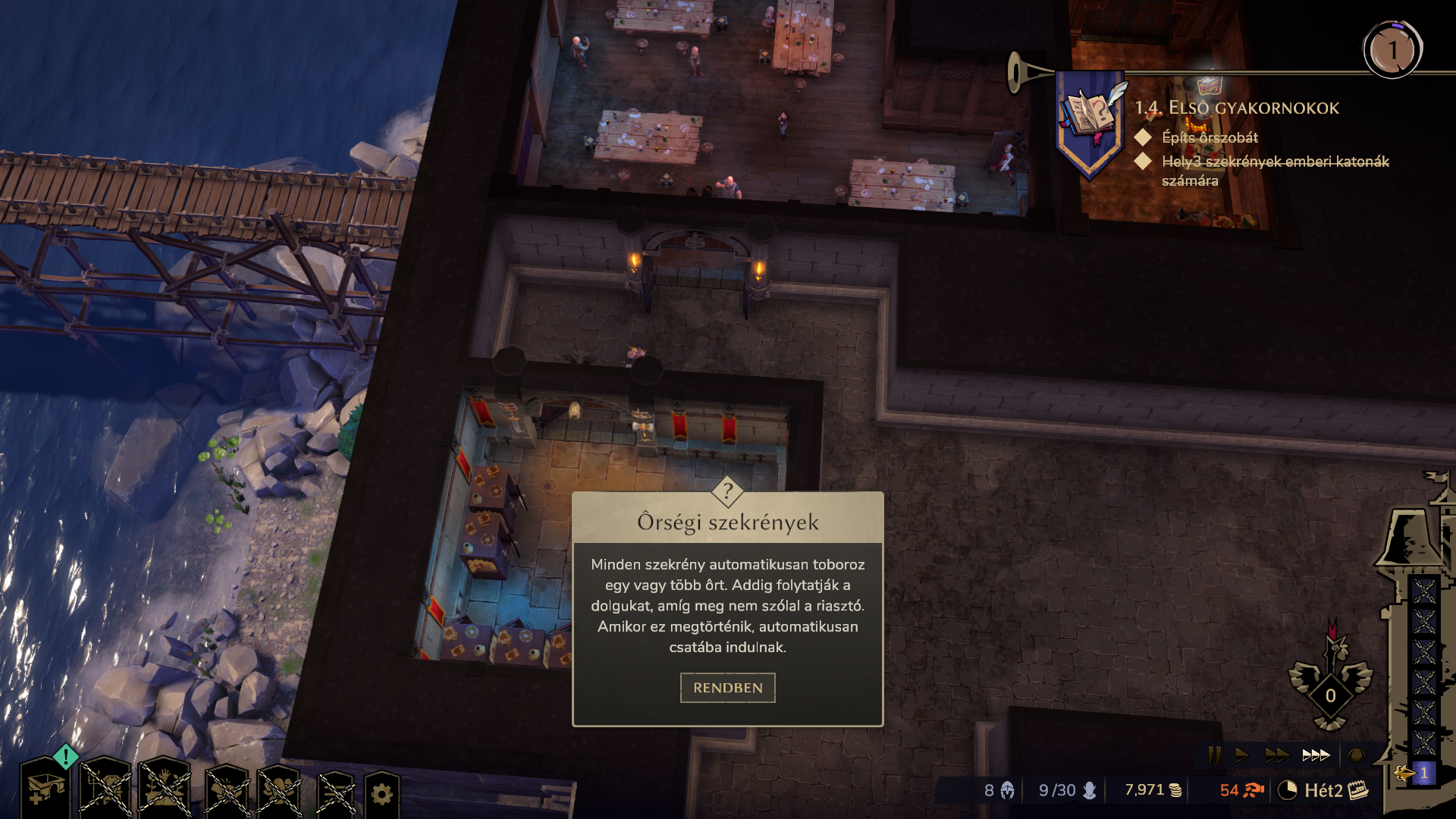Select the Első gyakornokok objective title

[x=1237, y=108]
